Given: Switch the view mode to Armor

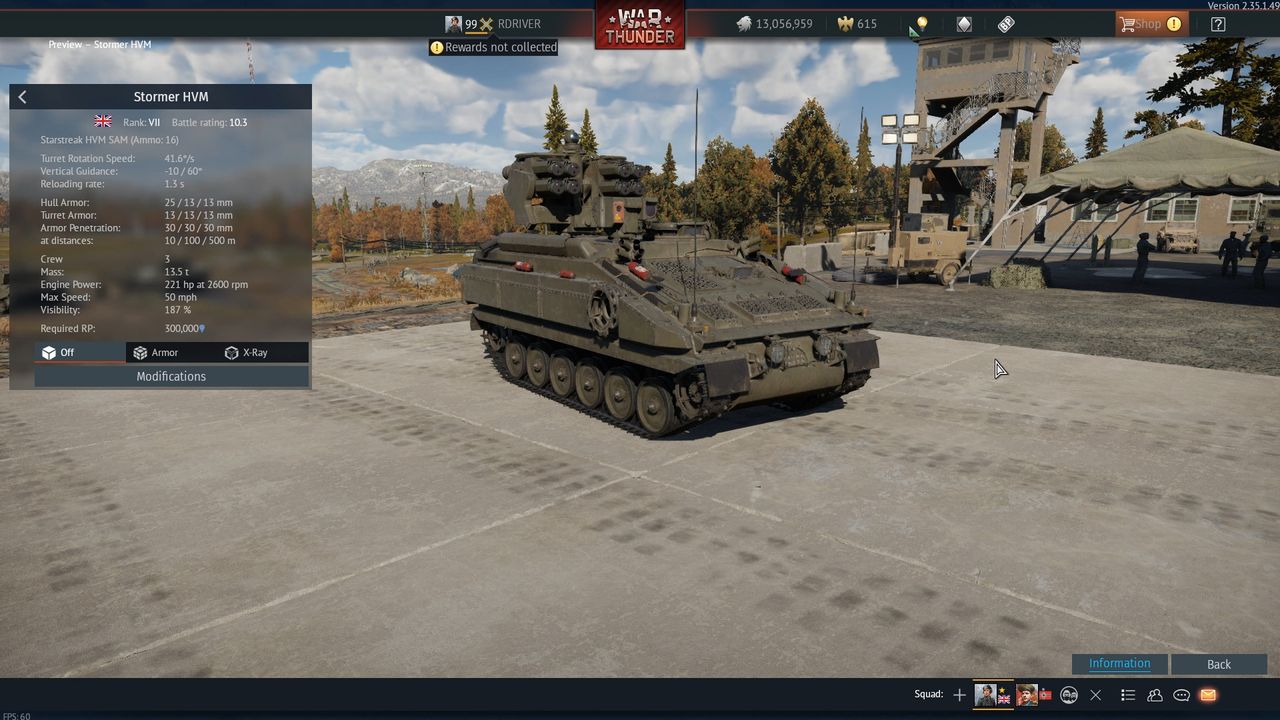Looking at the screenshot, I should (x=156, y=352).
